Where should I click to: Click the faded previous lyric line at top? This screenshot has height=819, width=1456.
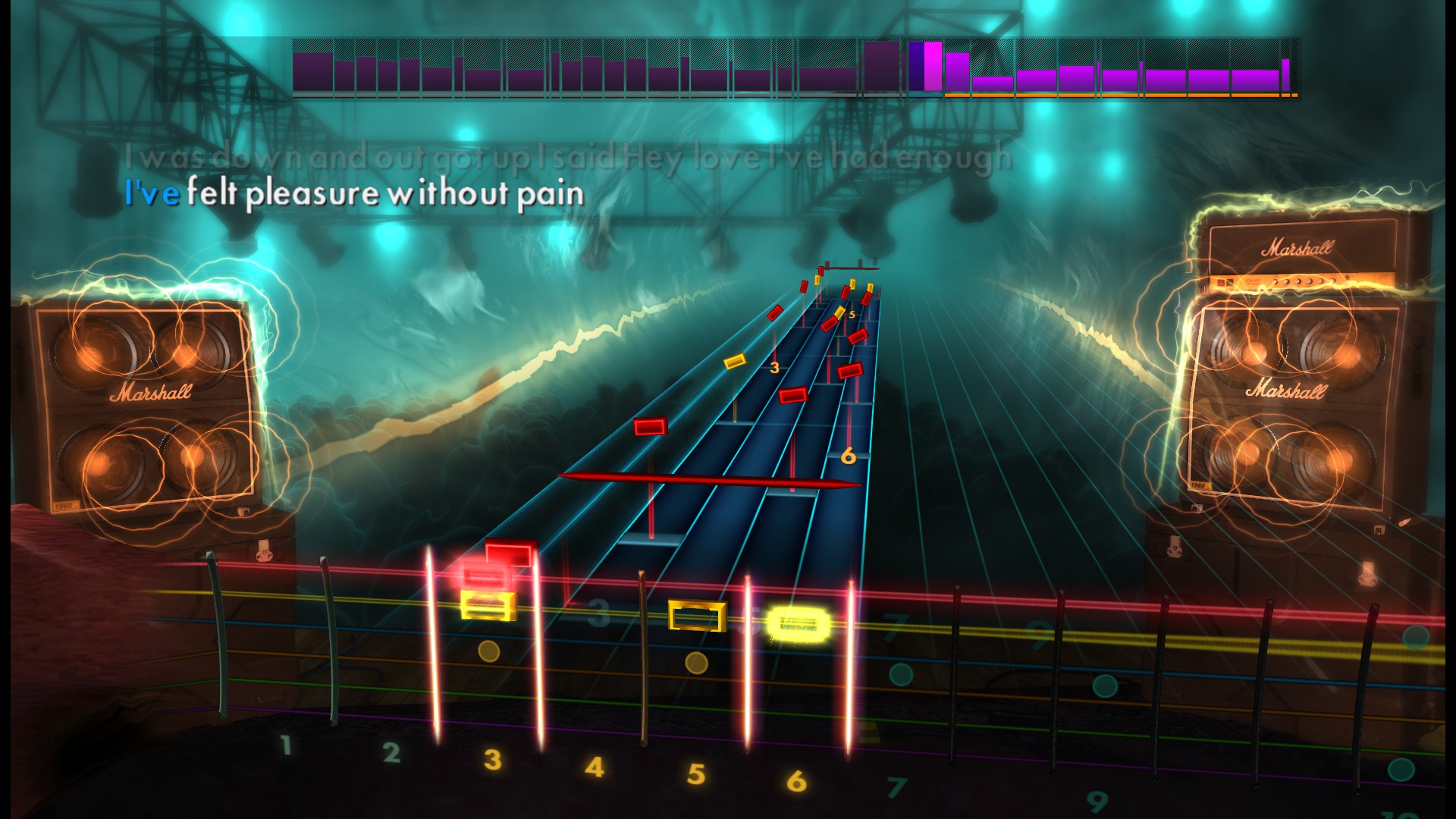pyautogui.click(x=569, y=157)
